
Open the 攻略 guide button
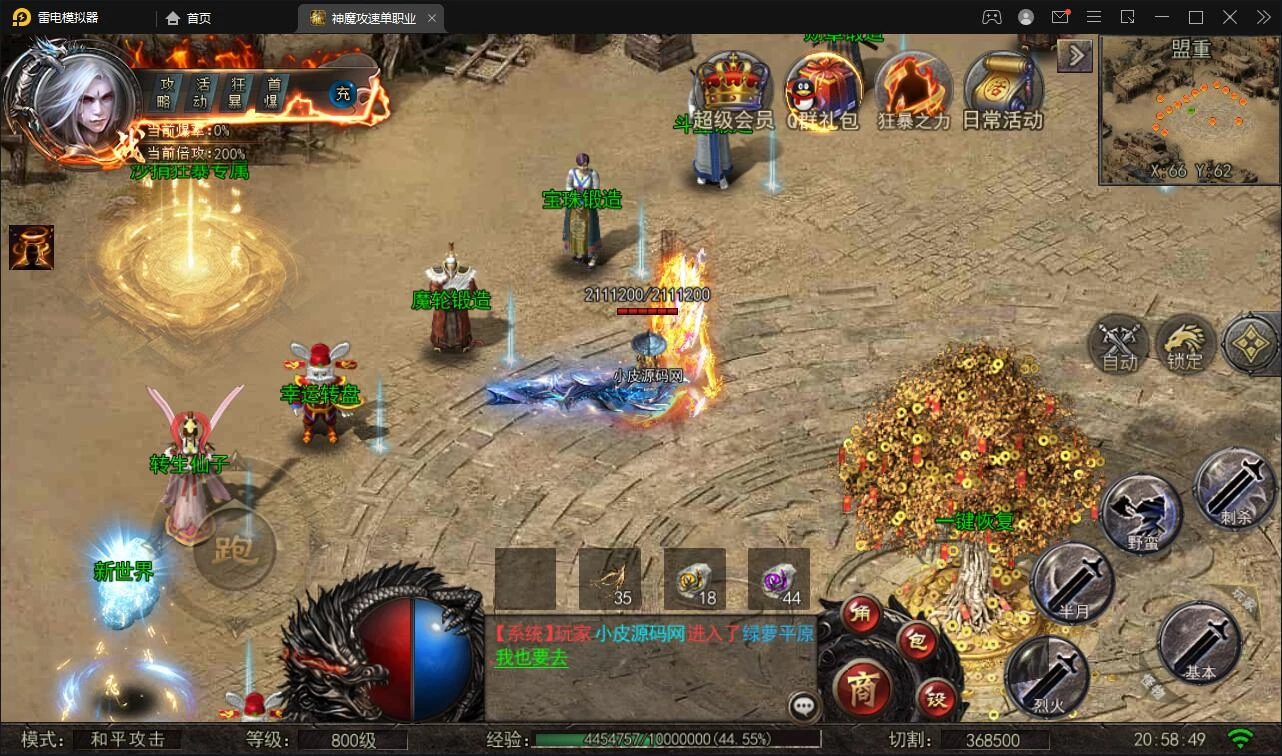coord(164,93)
